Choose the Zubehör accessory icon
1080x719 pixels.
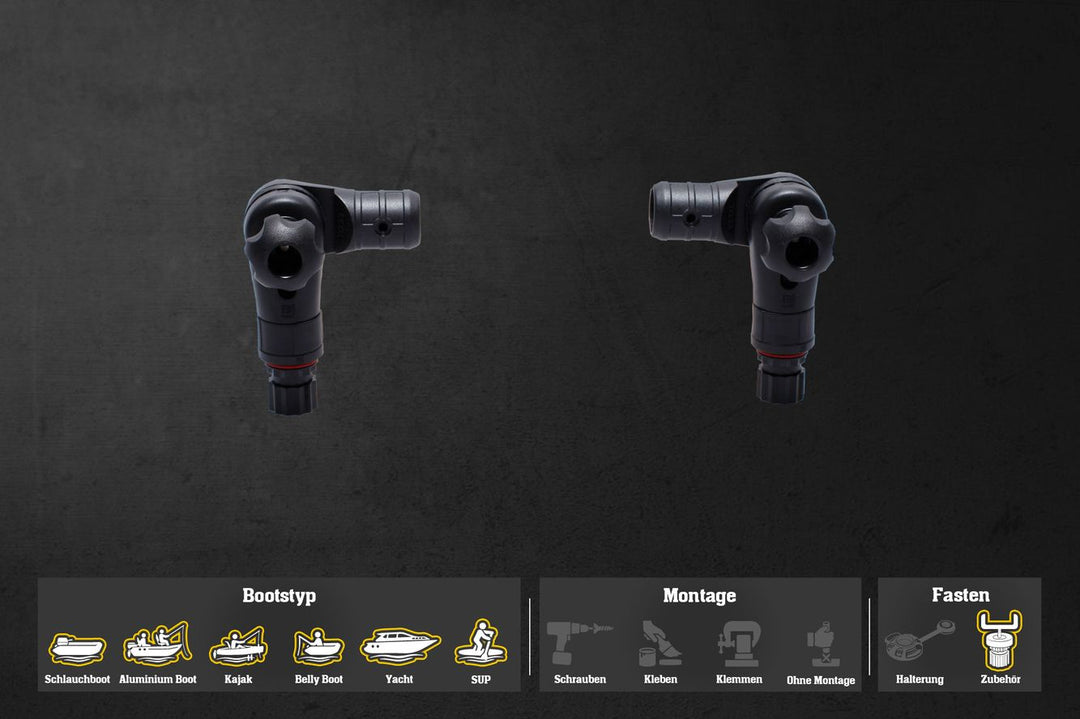tap(1000, 640)
